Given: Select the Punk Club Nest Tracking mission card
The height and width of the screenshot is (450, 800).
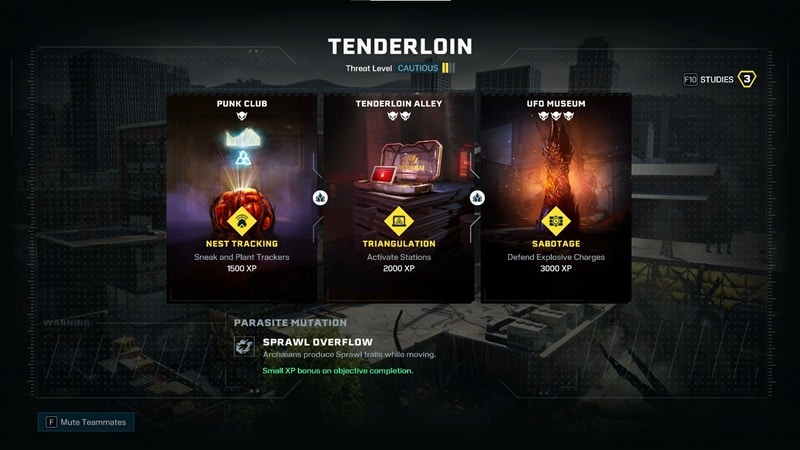Looking at the screenshot, I should click(241, 199).
